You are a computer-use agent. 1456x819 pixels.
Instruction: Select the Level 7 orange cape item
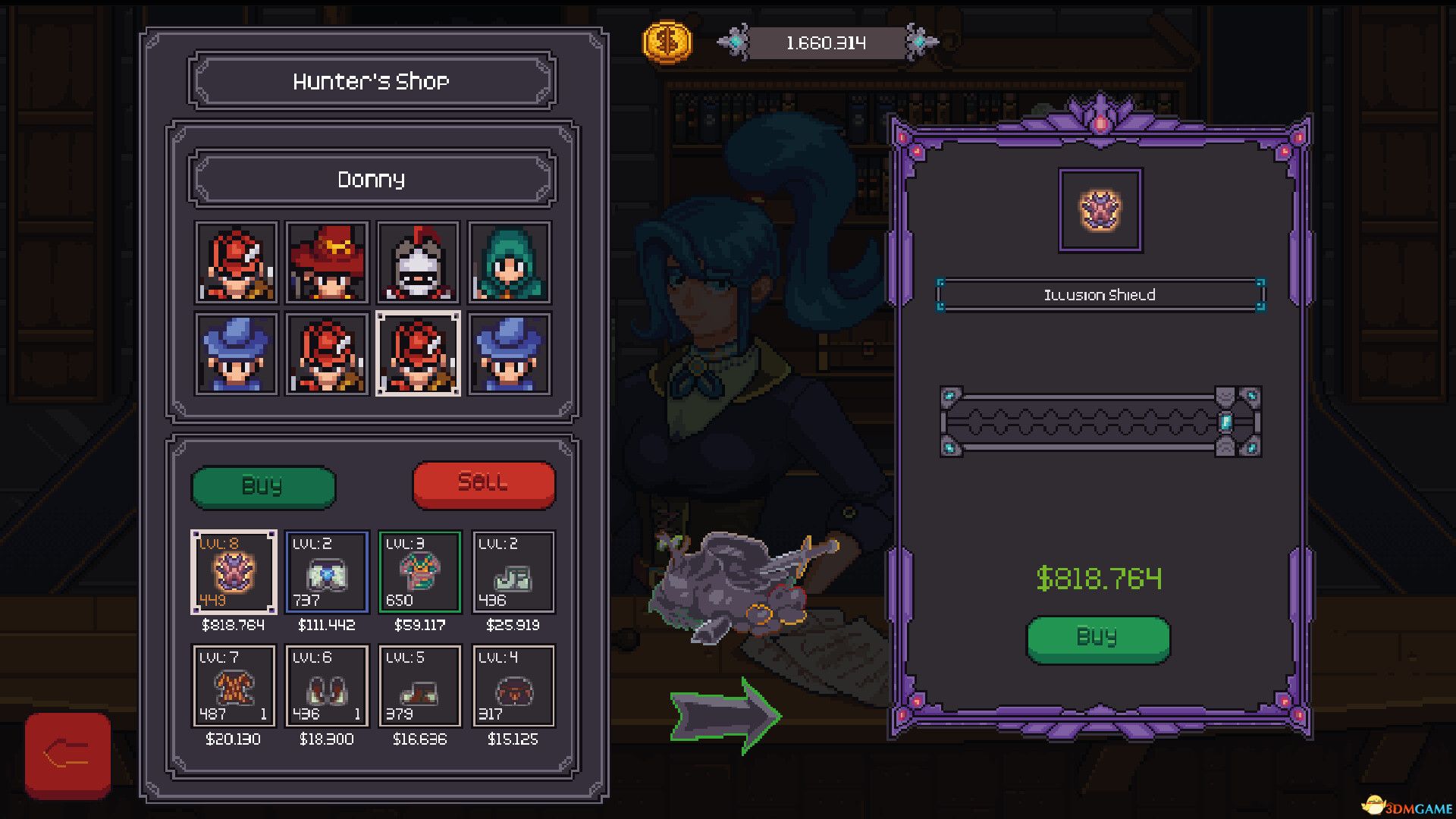pos(232,686)
